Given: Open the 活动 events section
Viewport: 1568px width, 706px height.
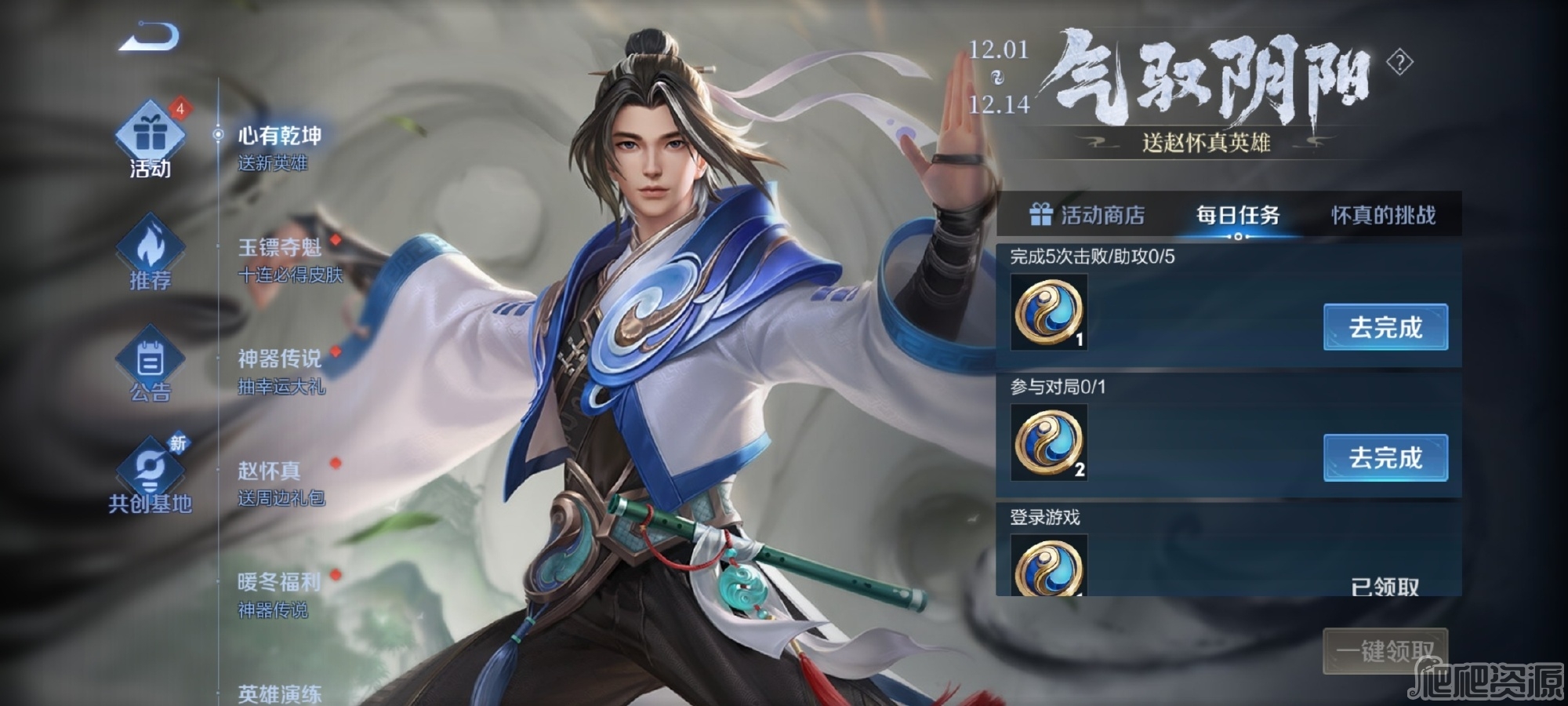Looking at the screenshot, I should point(150,141).
